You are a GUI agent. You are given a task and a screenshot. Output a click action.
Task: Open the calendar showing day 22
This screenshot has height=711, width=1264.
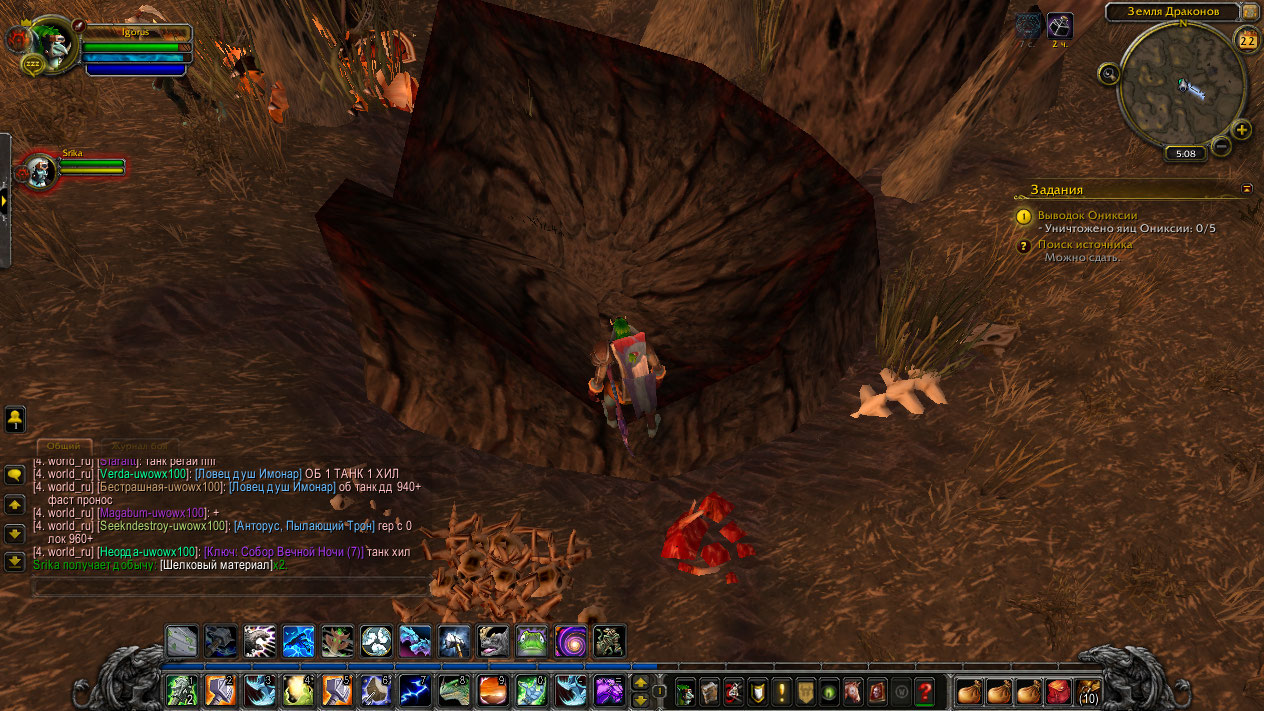[x=1247, y=41]
